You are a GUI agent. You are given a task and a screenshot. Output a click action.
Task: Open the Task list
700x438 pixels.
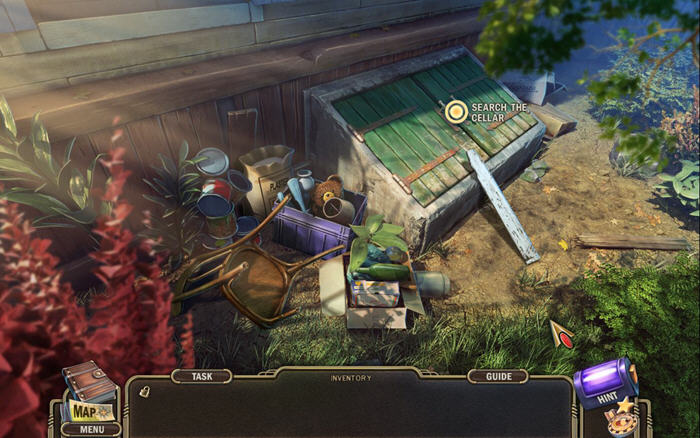[x=202, y=377]
